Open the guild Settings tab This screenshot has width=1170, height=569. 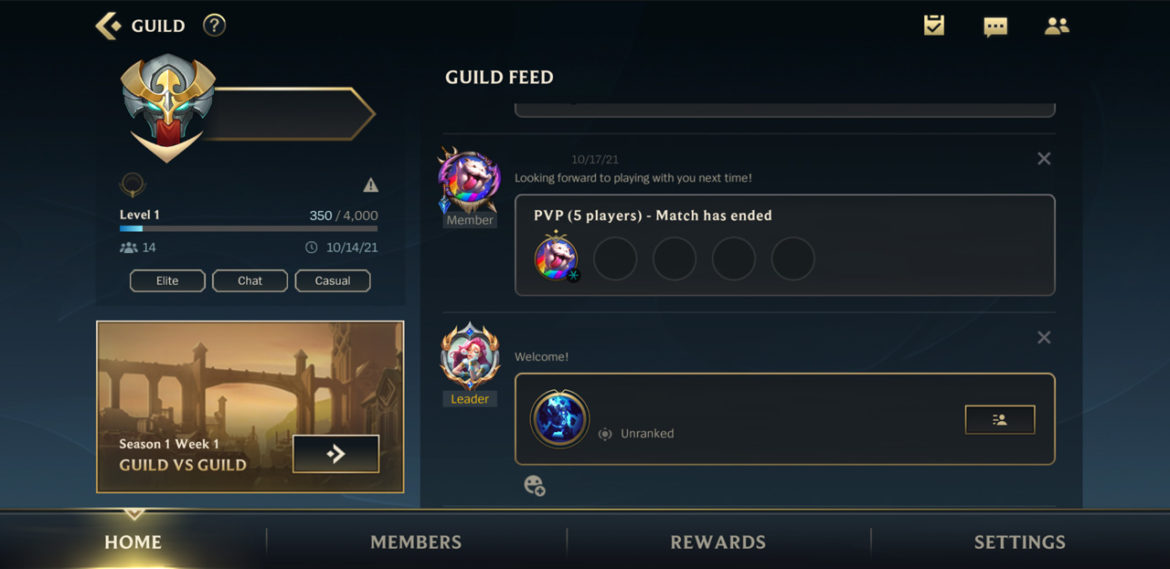[1020, 542]
